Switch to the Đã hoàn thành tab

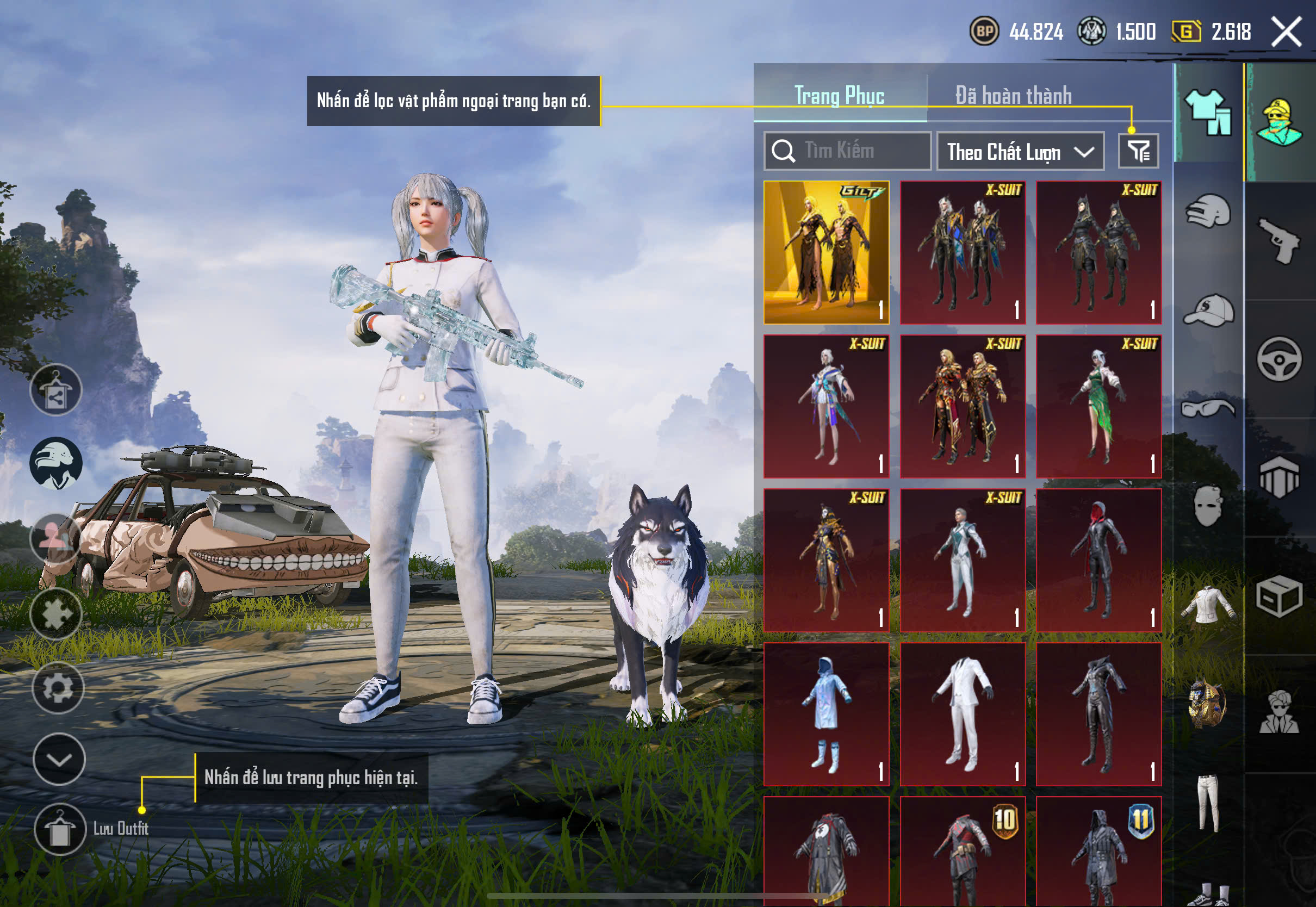pos(1013,96)
